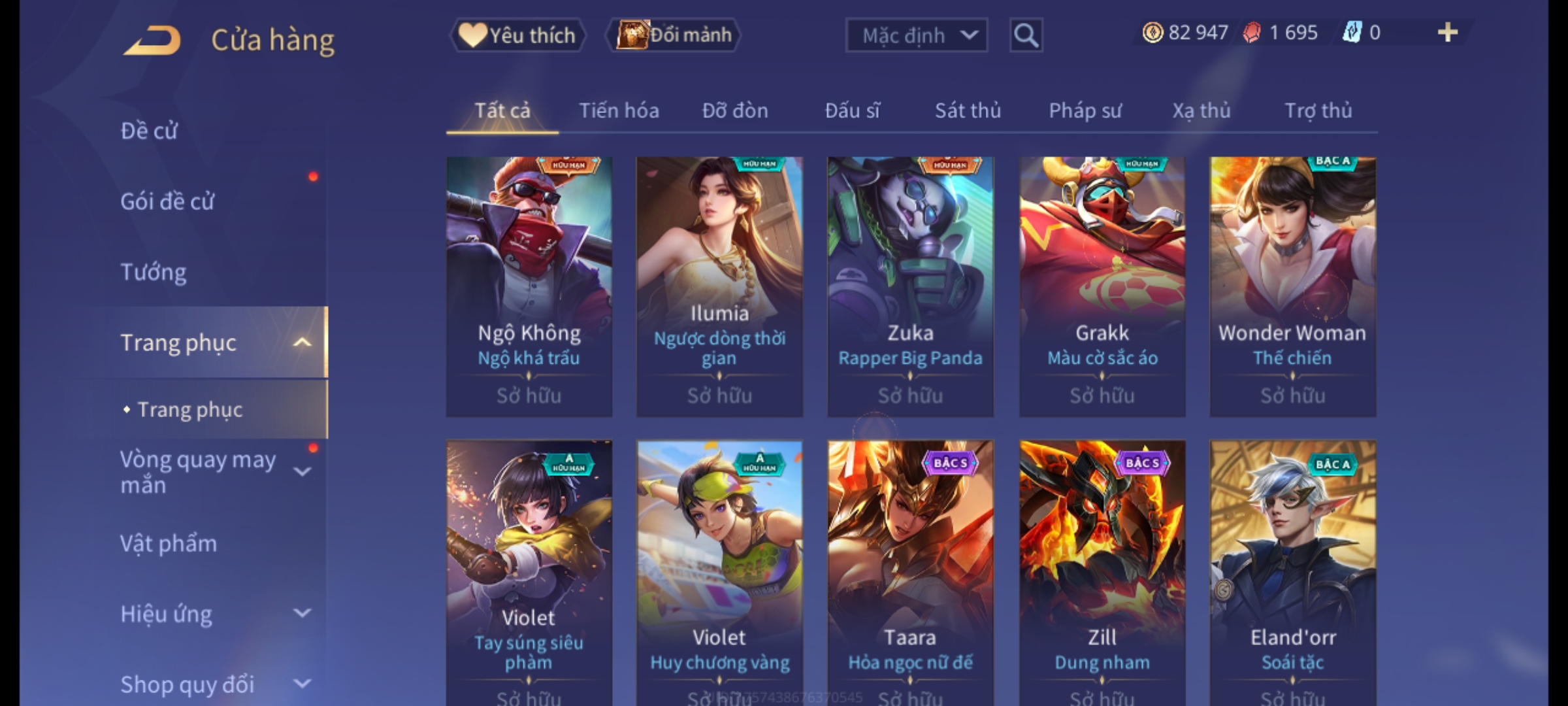Choose the Zill Dung nham skin card
Viewport: 1568px width, 706px height.
(1102, 569)
